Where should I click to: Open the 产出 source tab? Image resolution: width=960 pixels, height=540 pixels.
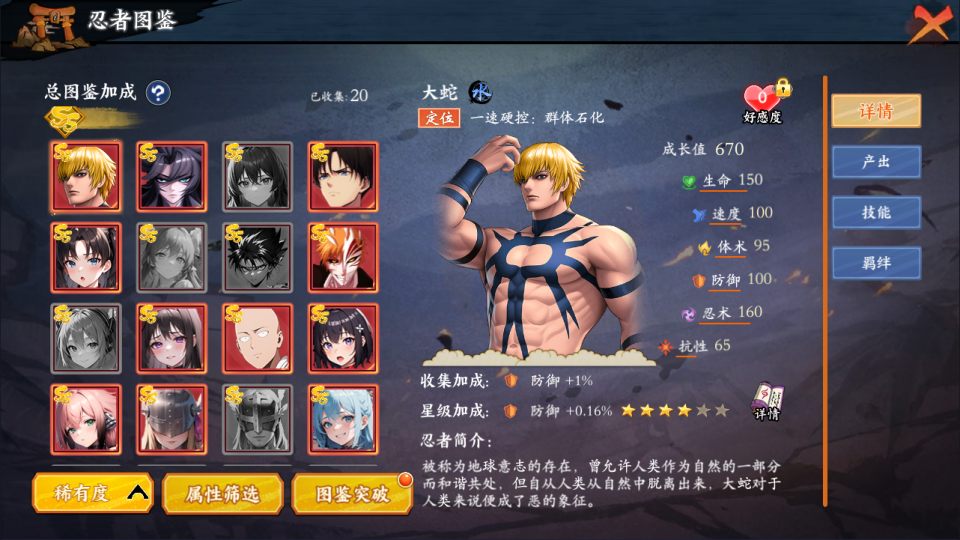(876, 161)
